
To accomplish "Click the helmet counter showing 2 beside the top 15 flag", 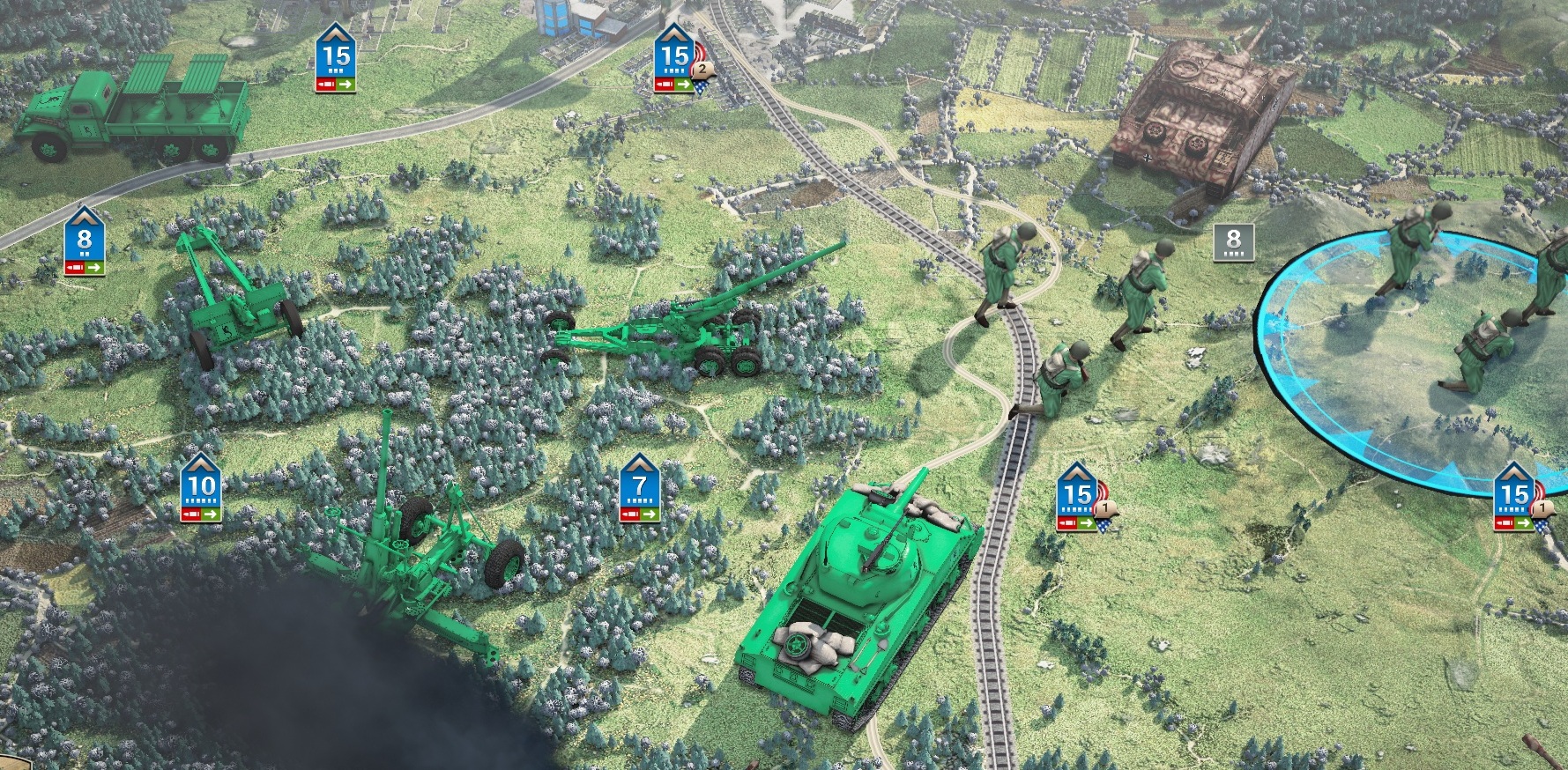I will (x=702, y=70).
